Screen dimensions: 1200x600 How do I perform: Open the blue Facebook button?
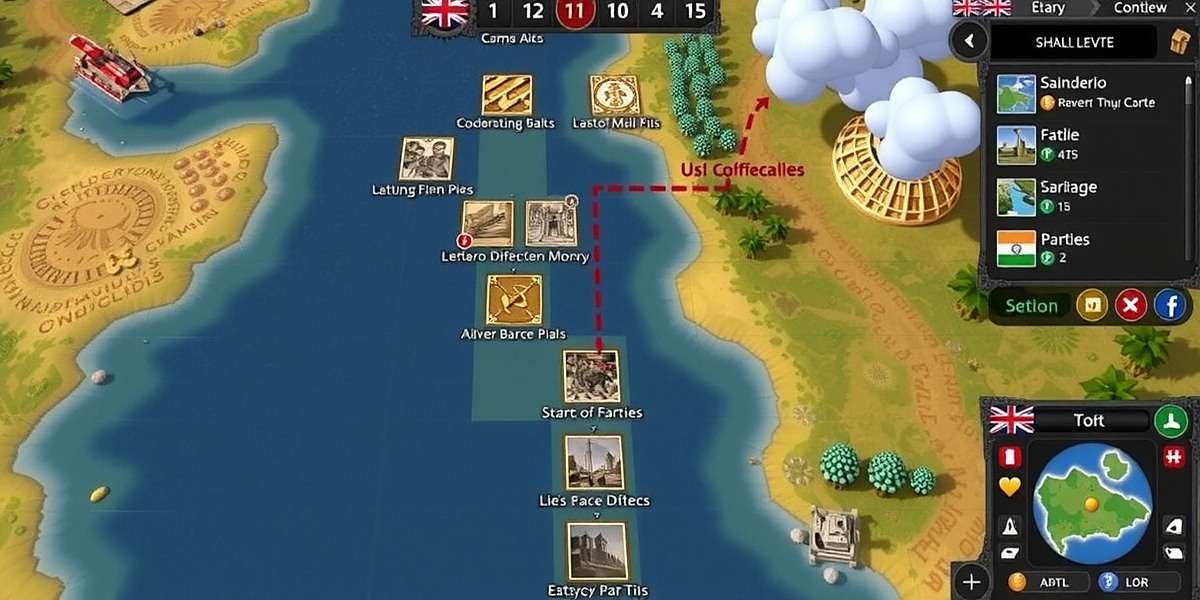click(x=1170, y=306)
